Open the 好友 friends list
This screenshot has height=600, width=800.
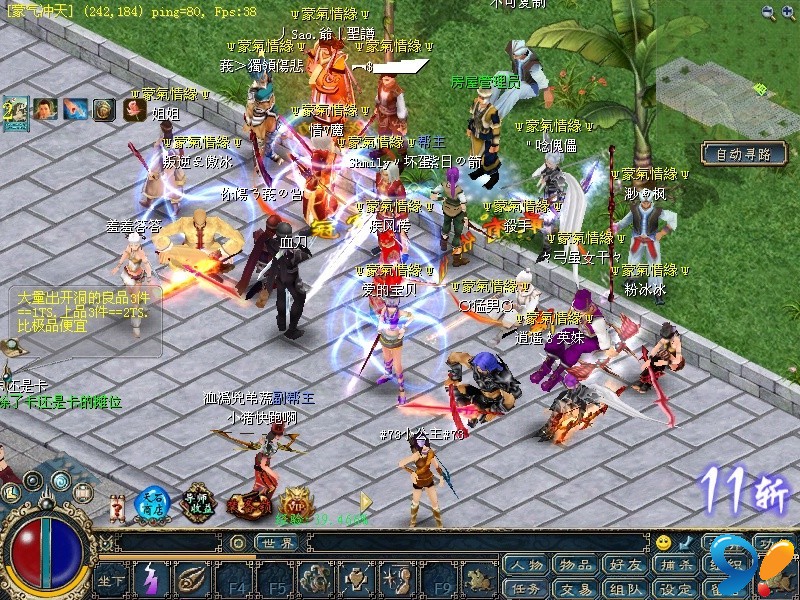pos(626,565)
